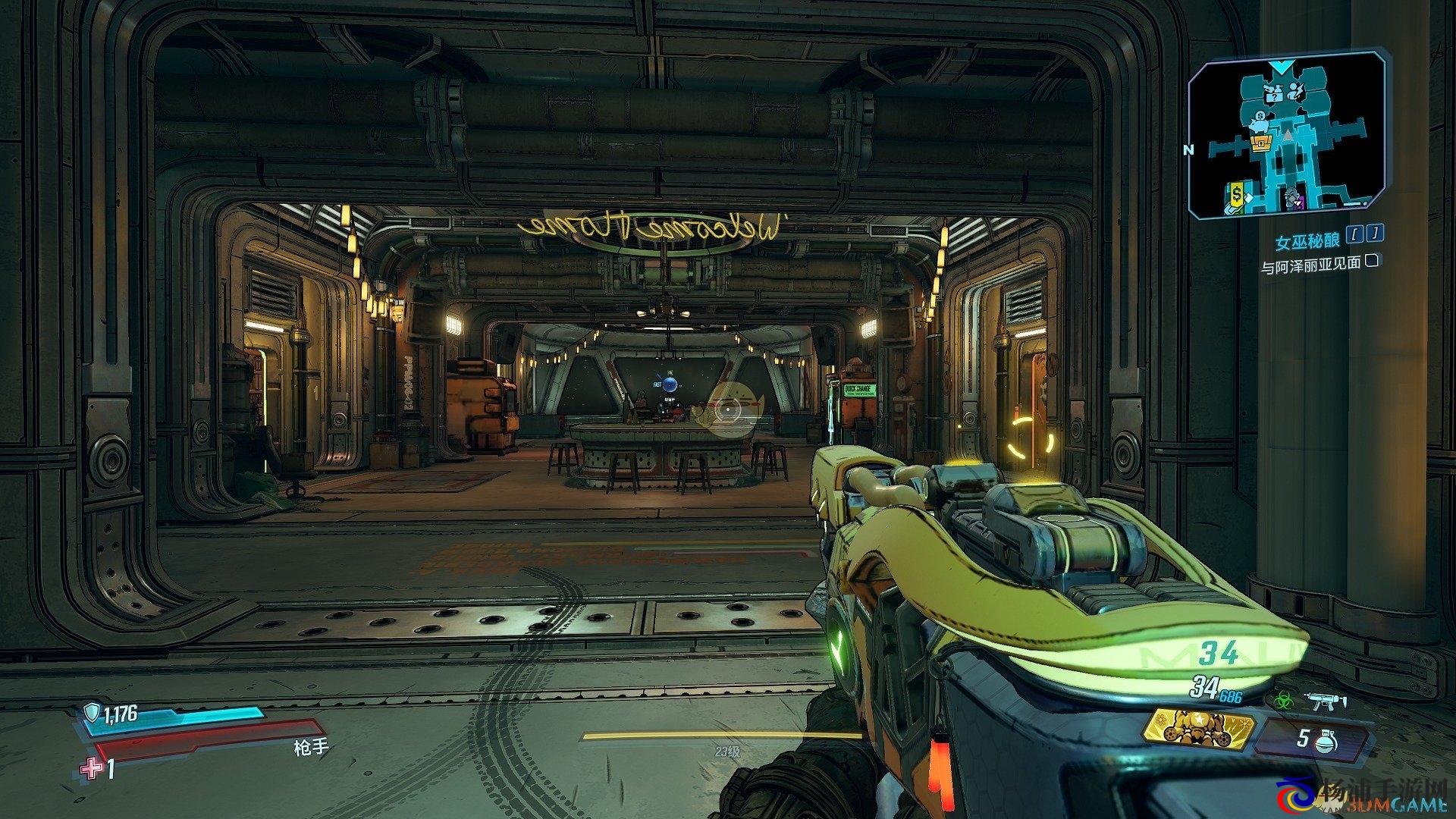1456x819 pixels.
Task: Click the lightning person marker on minimap
Action: (x=1298, y=93)
